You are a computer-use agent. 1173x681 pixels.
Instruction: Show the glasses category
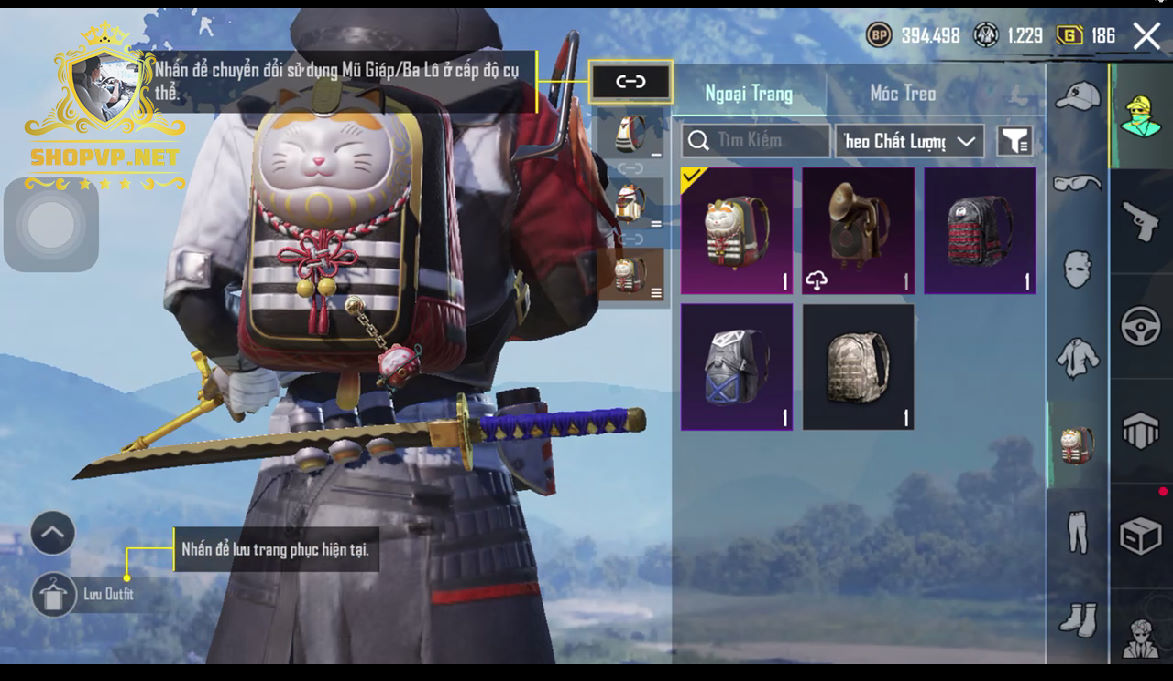pyautogui.click(x=1077, y=183)
